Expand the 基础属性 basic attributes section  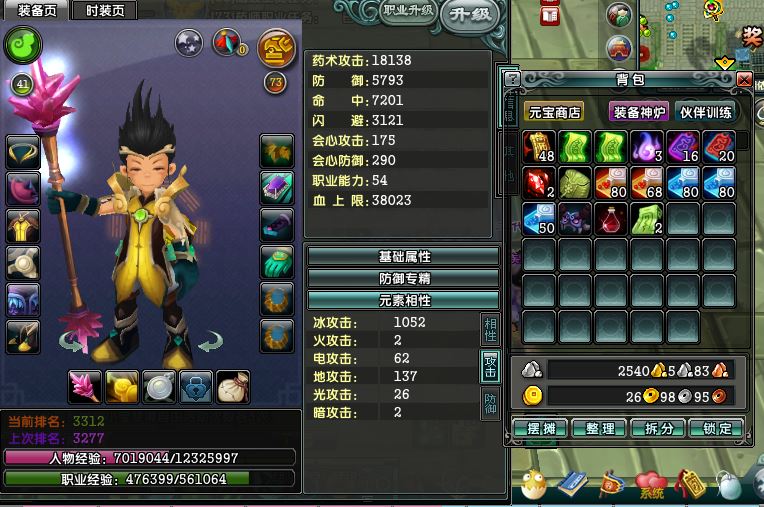pos(403,257)
